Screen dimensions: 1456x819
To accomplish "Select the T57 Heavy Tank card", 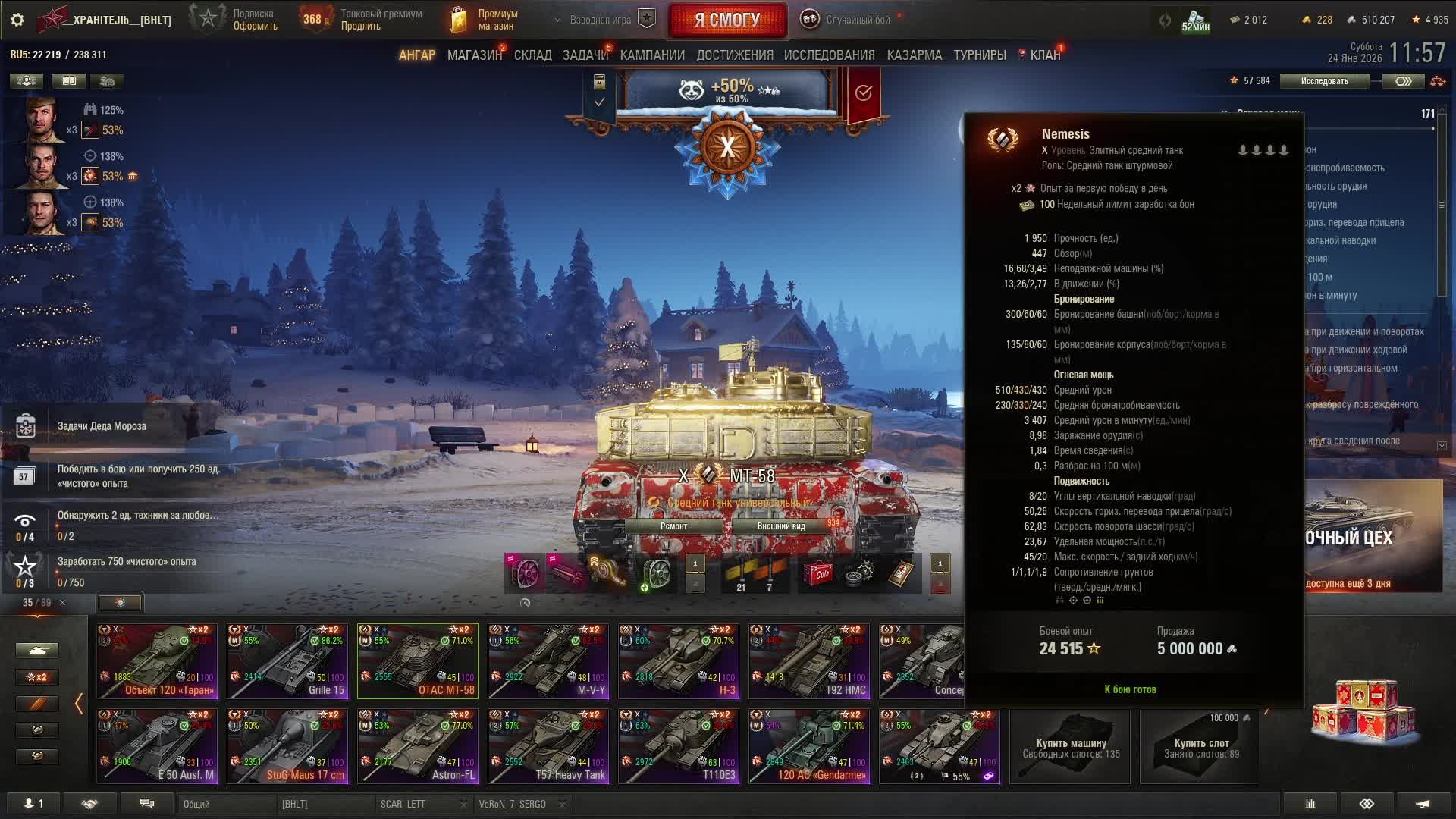I will [x=548, y=746].
